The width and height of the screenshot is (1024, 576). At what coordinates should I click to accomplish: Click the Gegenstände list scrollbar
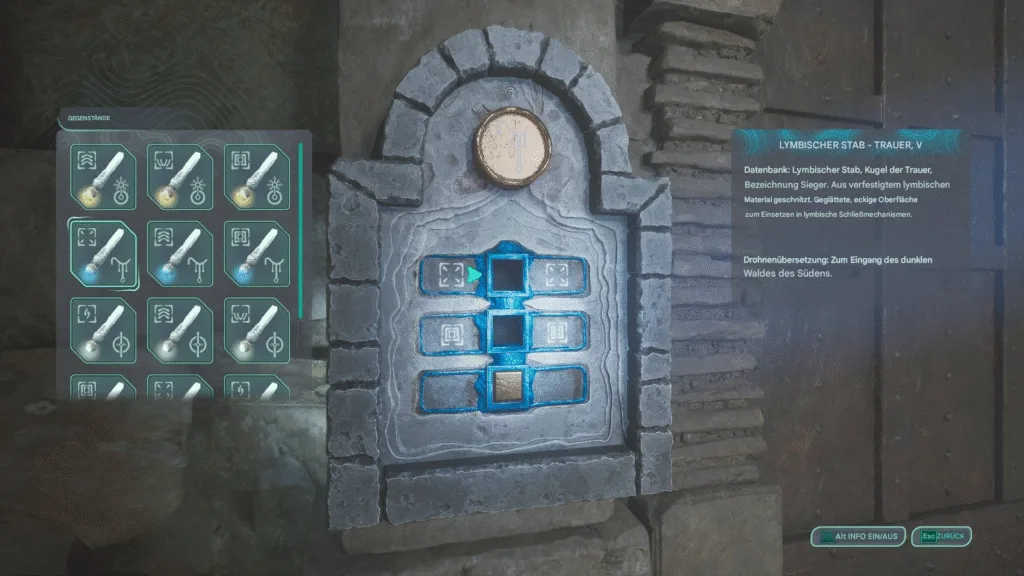point(299,232)
